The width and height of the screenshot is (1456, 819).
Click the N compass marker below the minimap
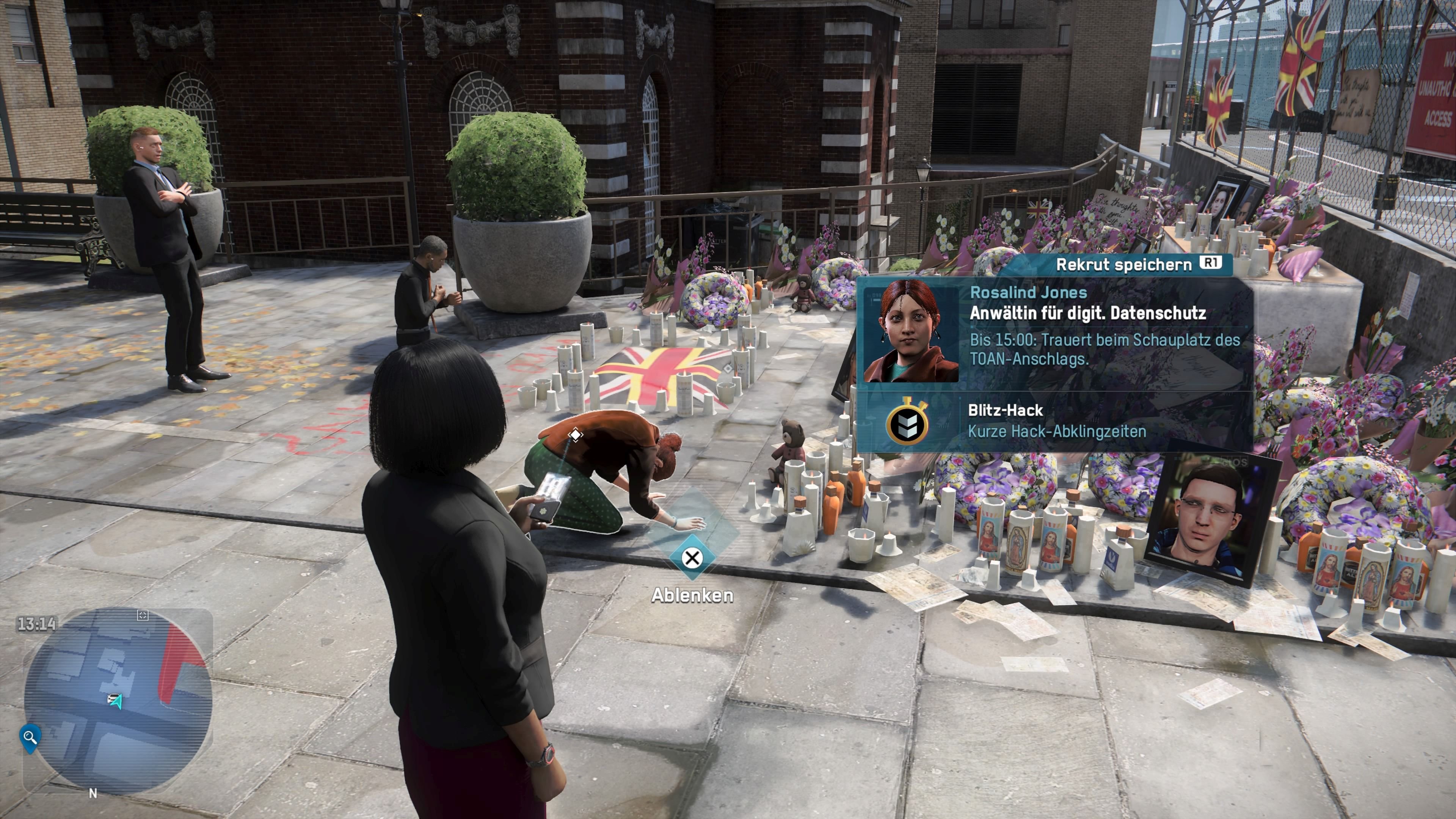tap(93, 792)
